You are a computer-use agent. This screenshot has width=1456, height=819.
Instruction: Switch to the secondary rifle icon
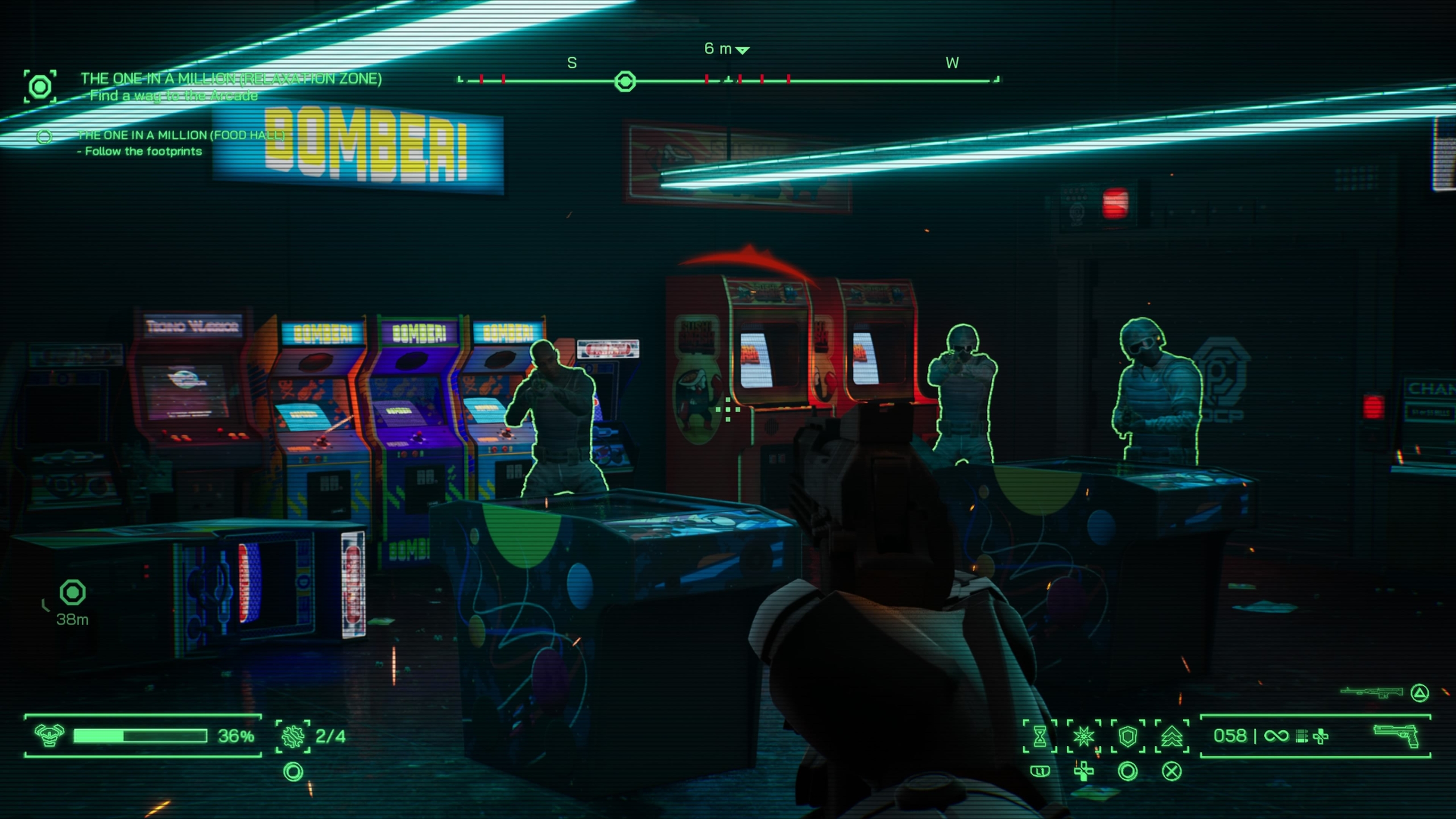(1370, 692)
